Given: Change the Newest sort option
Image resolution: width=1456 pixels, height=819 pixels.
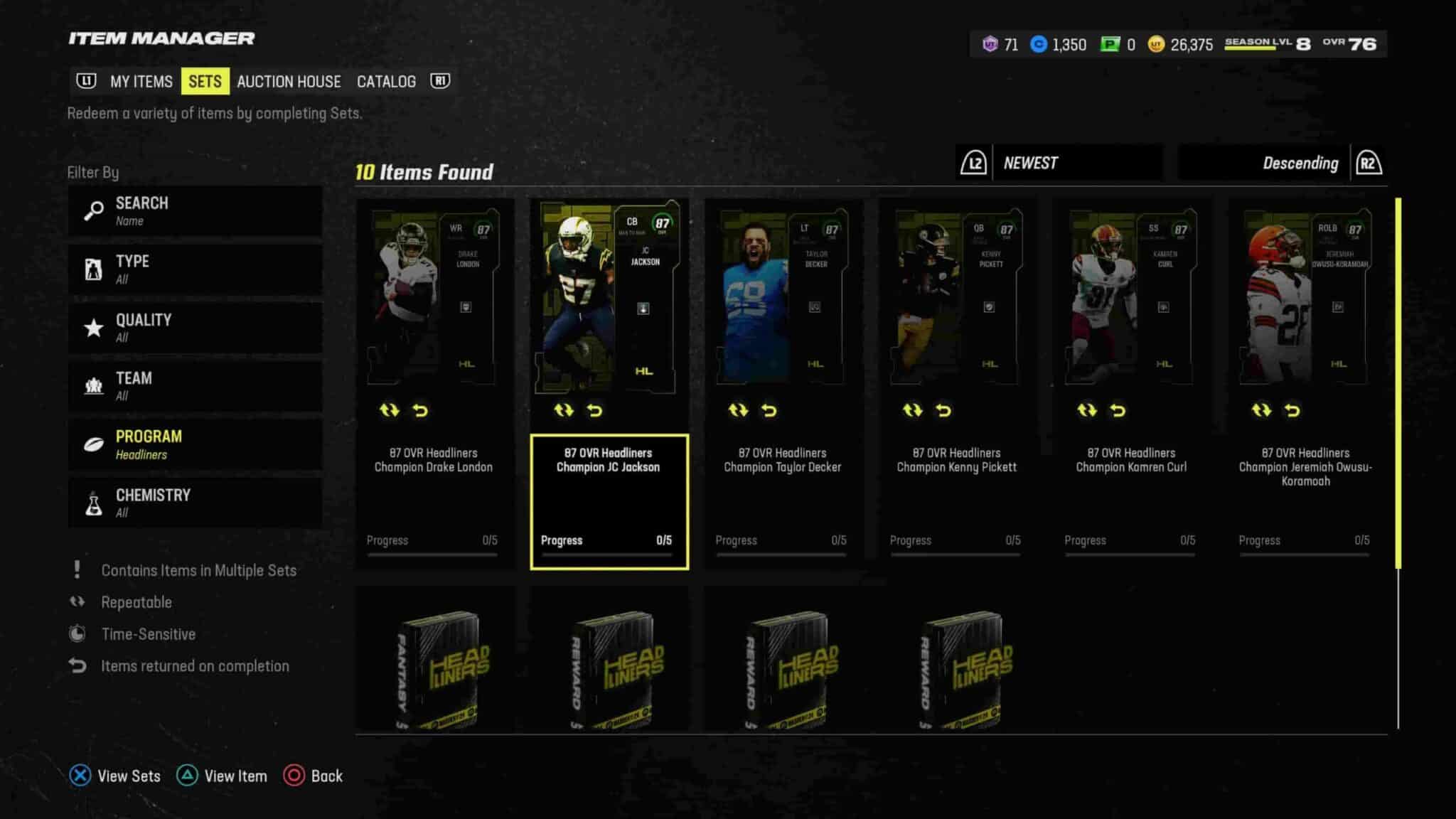Looking at the screenshot, I should pos(1076,163).
